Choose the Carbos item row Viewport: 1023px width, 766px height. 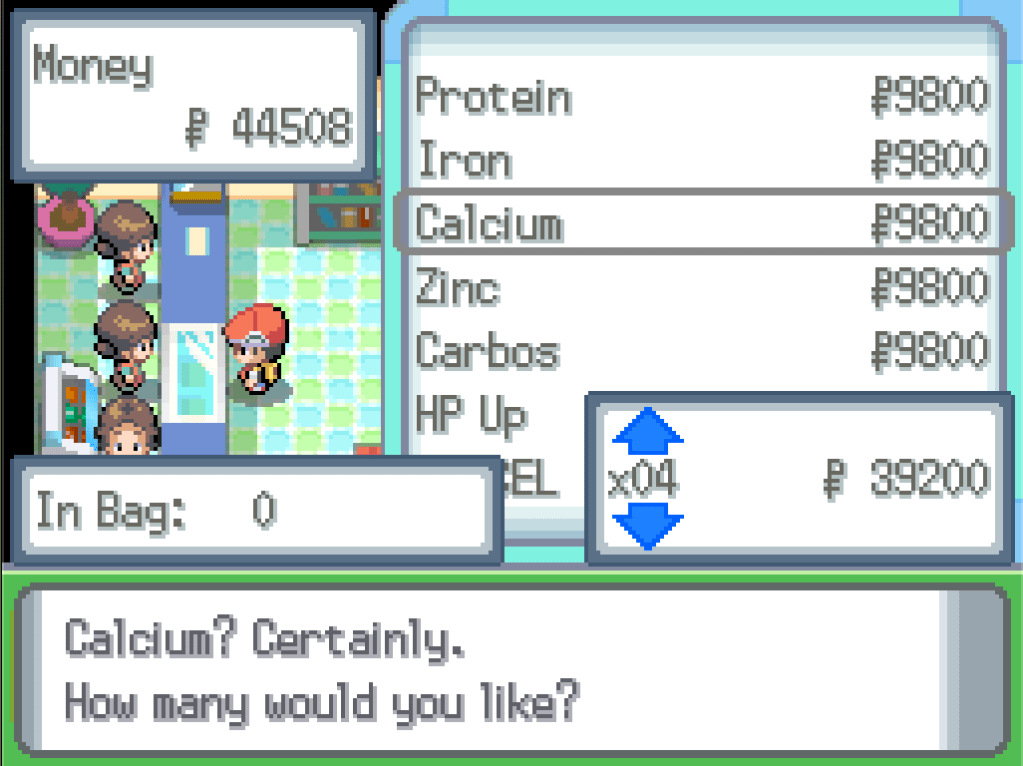click(700, 351)
